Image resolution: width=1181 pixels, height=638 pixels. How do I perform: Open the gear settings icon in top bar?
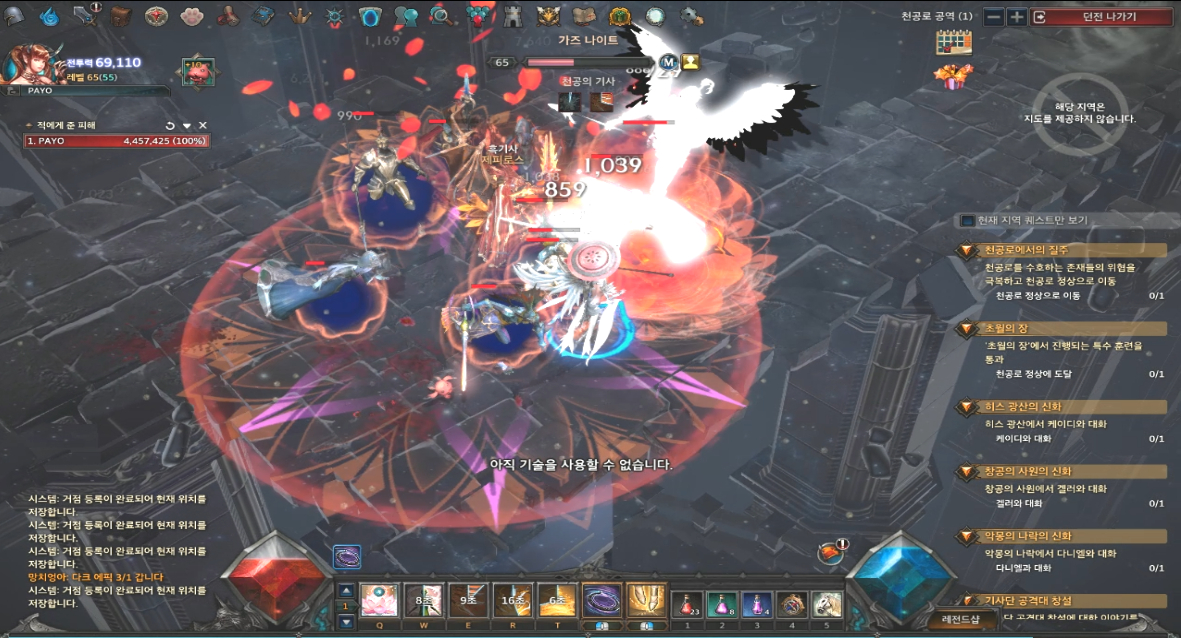(x=690, y=15)
